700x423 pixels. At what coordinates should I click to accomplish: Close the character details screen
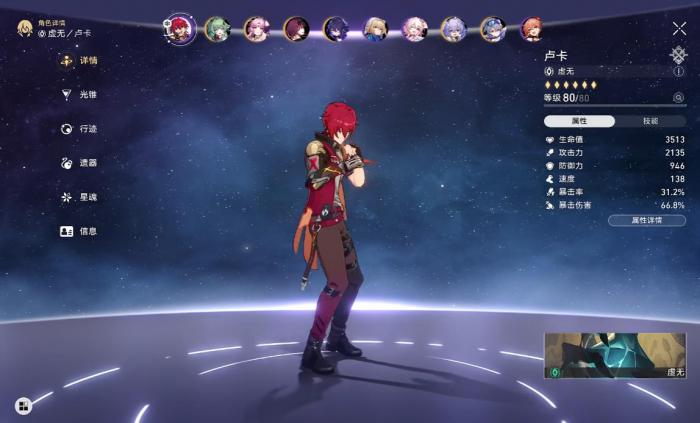679,29
